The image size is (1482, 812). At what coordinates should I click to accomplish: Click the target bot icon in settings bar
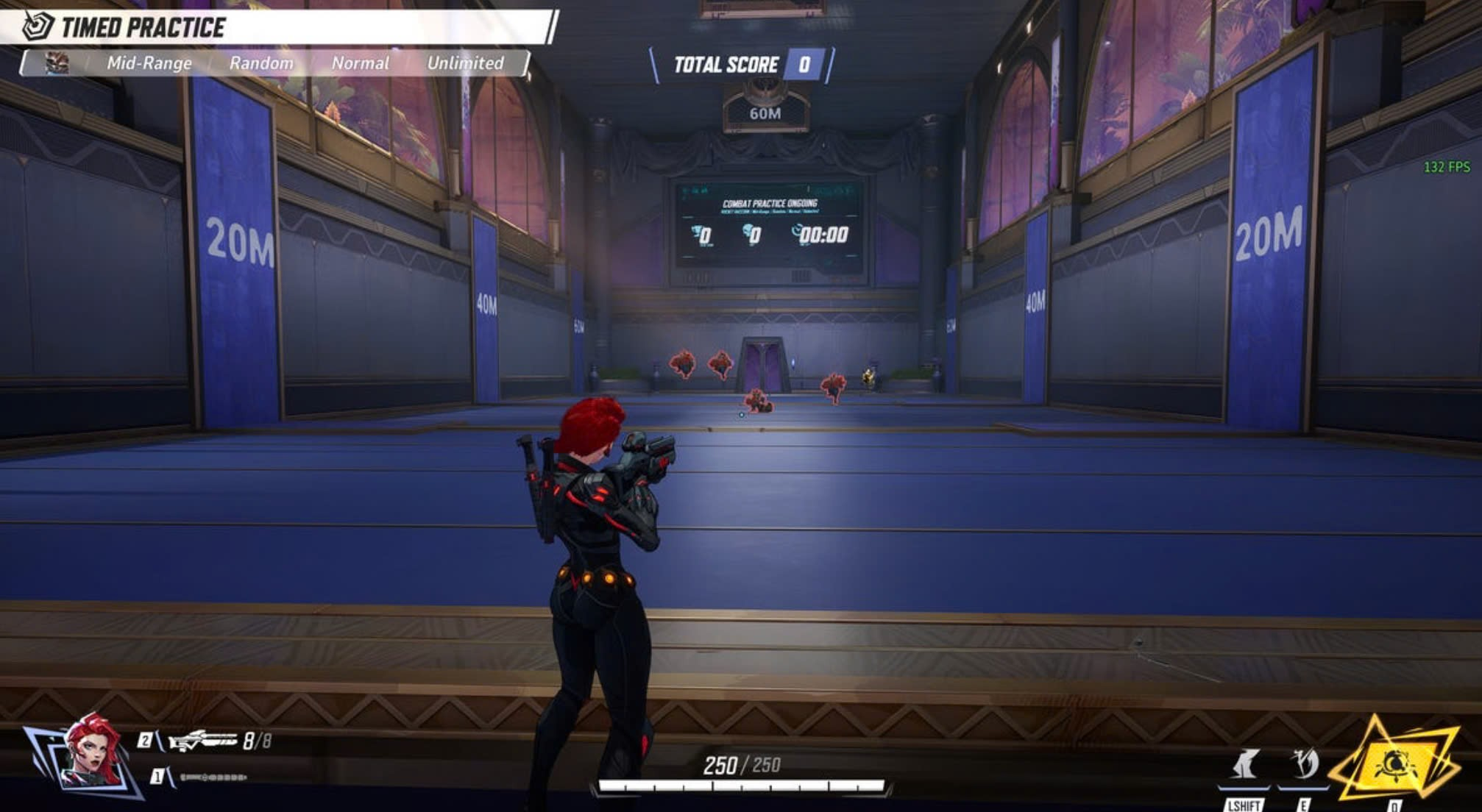(x=57, y=63)
